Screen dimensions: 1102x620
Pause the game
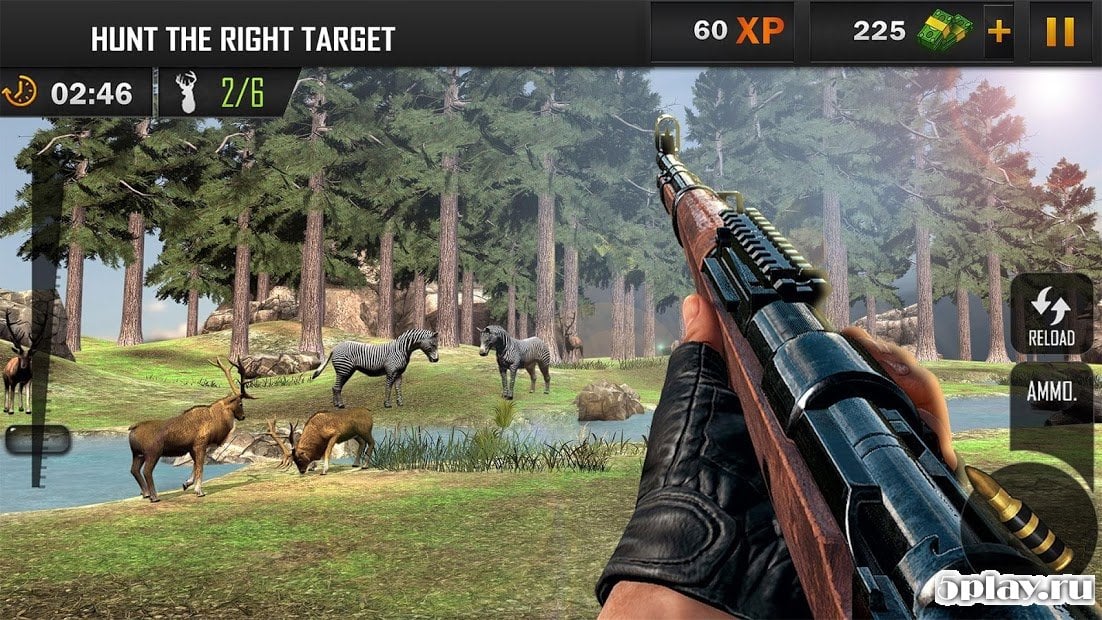(x=1059, y=32)
